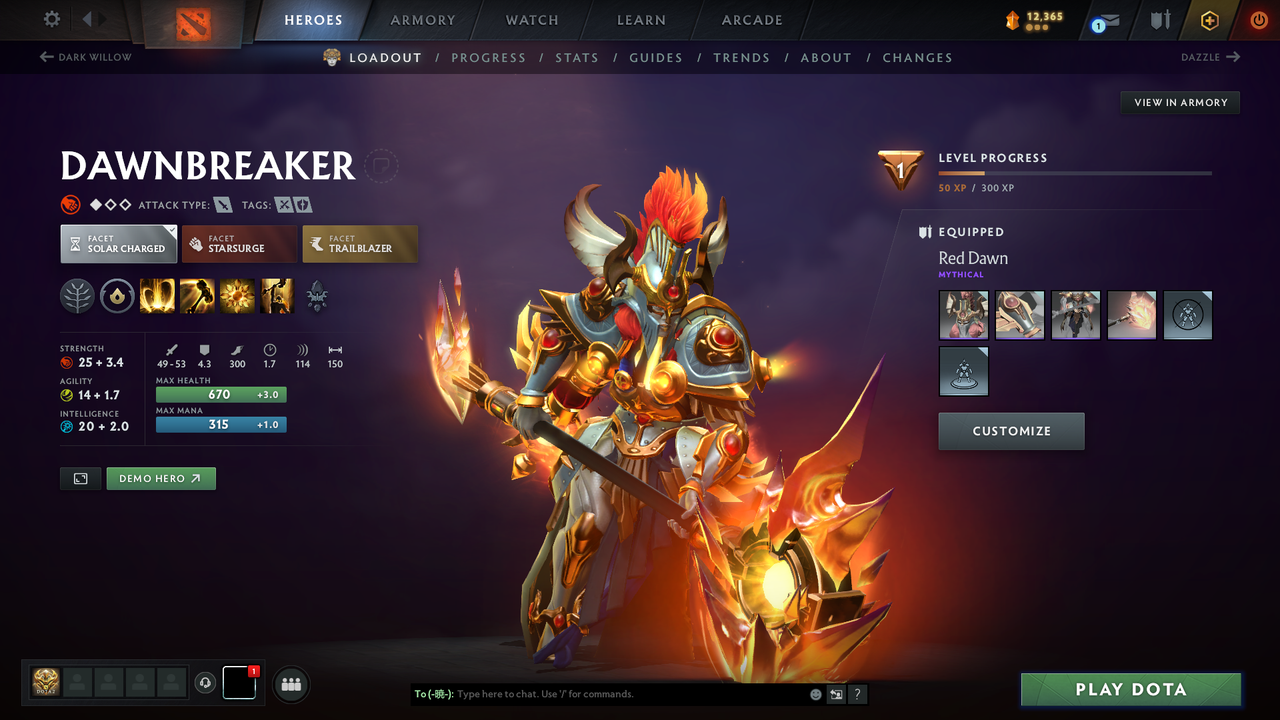Switch to the Armory tab
The image size is (1280, 720).
[423, 20]
